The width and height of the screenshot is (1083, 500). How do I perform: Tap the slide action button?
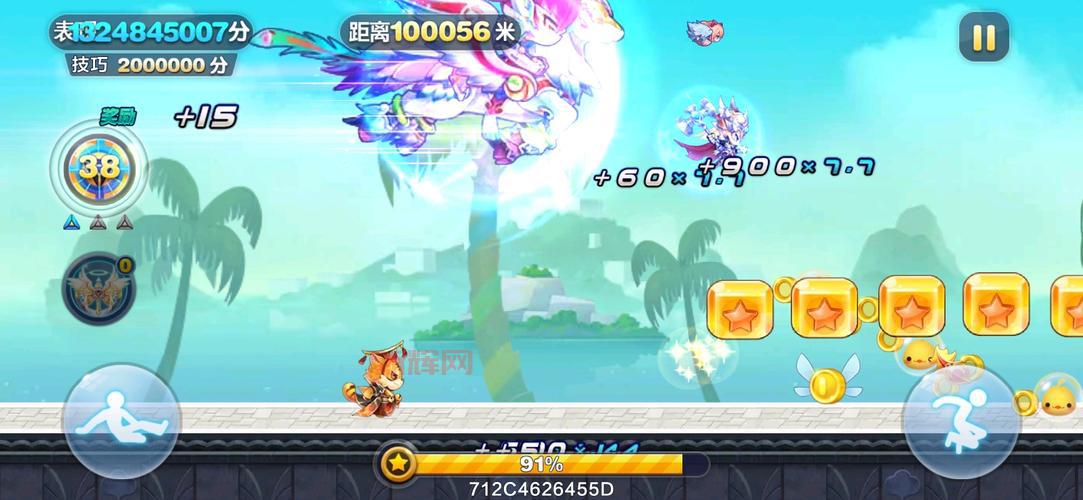click(121, 421)
